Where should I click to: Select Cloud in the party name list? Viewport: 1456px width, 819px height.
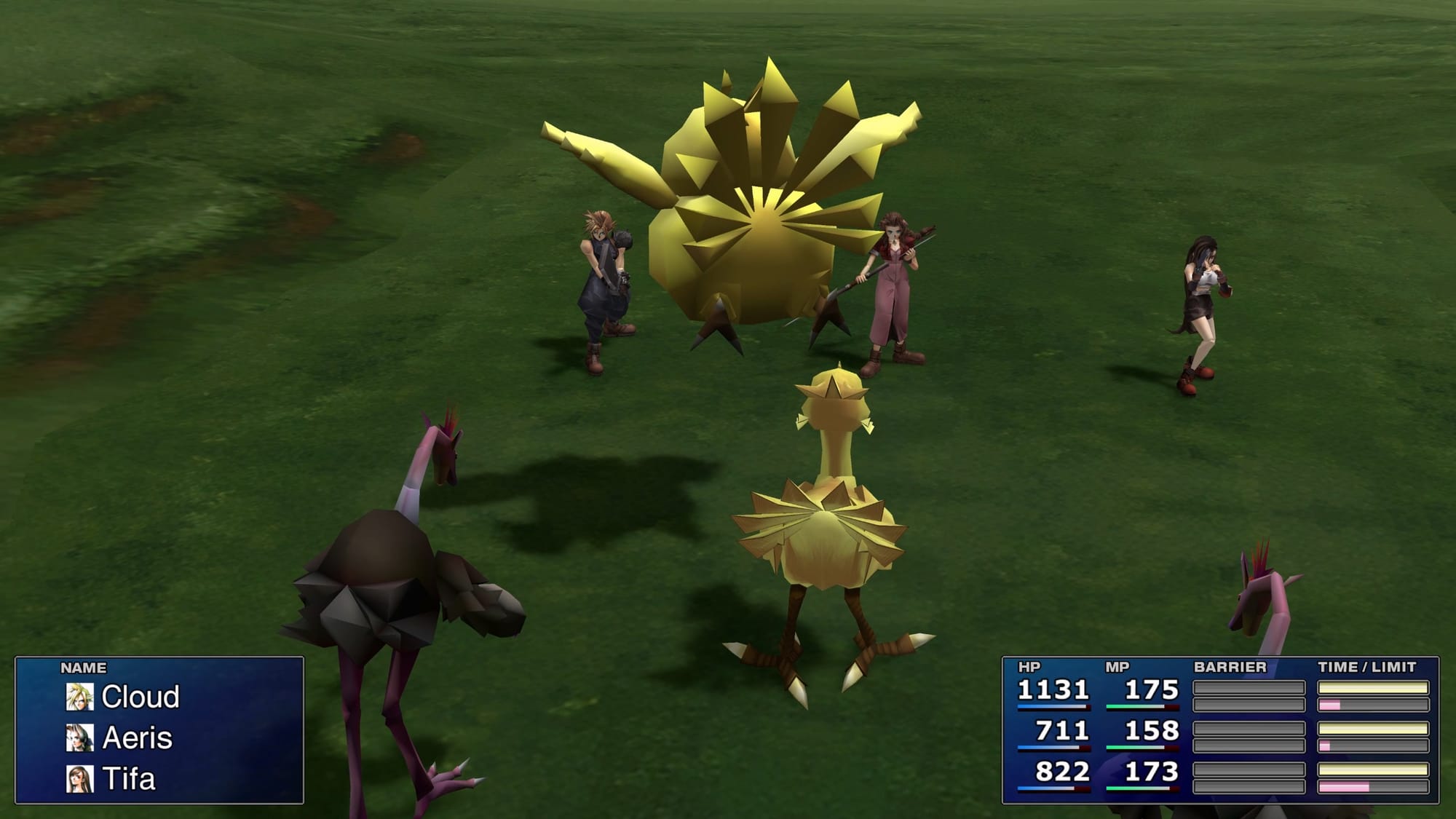[x=140, y=697]
